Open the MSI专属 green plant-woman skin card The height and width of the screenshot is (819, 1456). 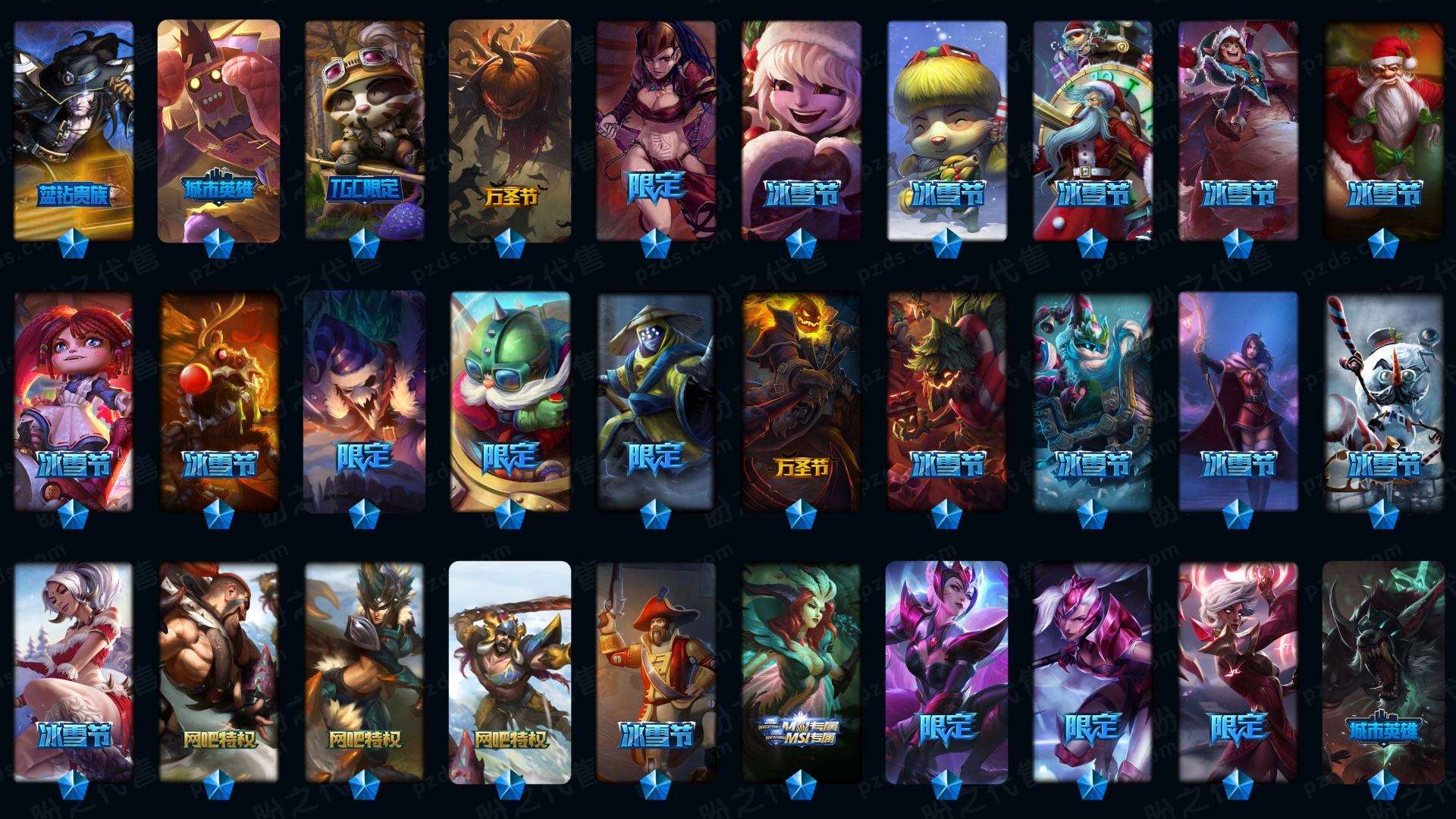coord(802,671)
